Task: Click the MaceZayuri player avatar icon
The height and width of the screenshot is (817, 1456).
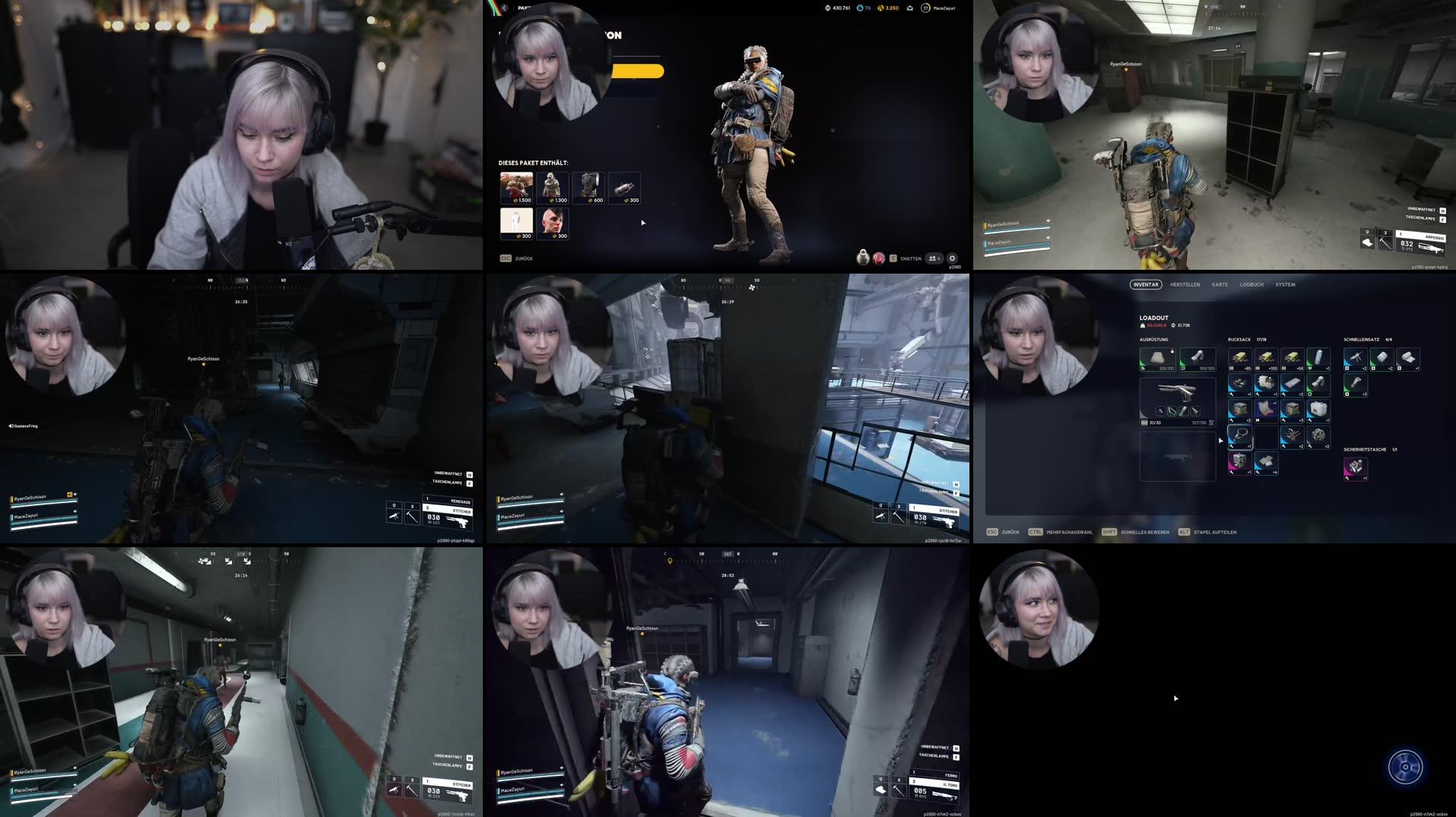Action: (925, 8)
